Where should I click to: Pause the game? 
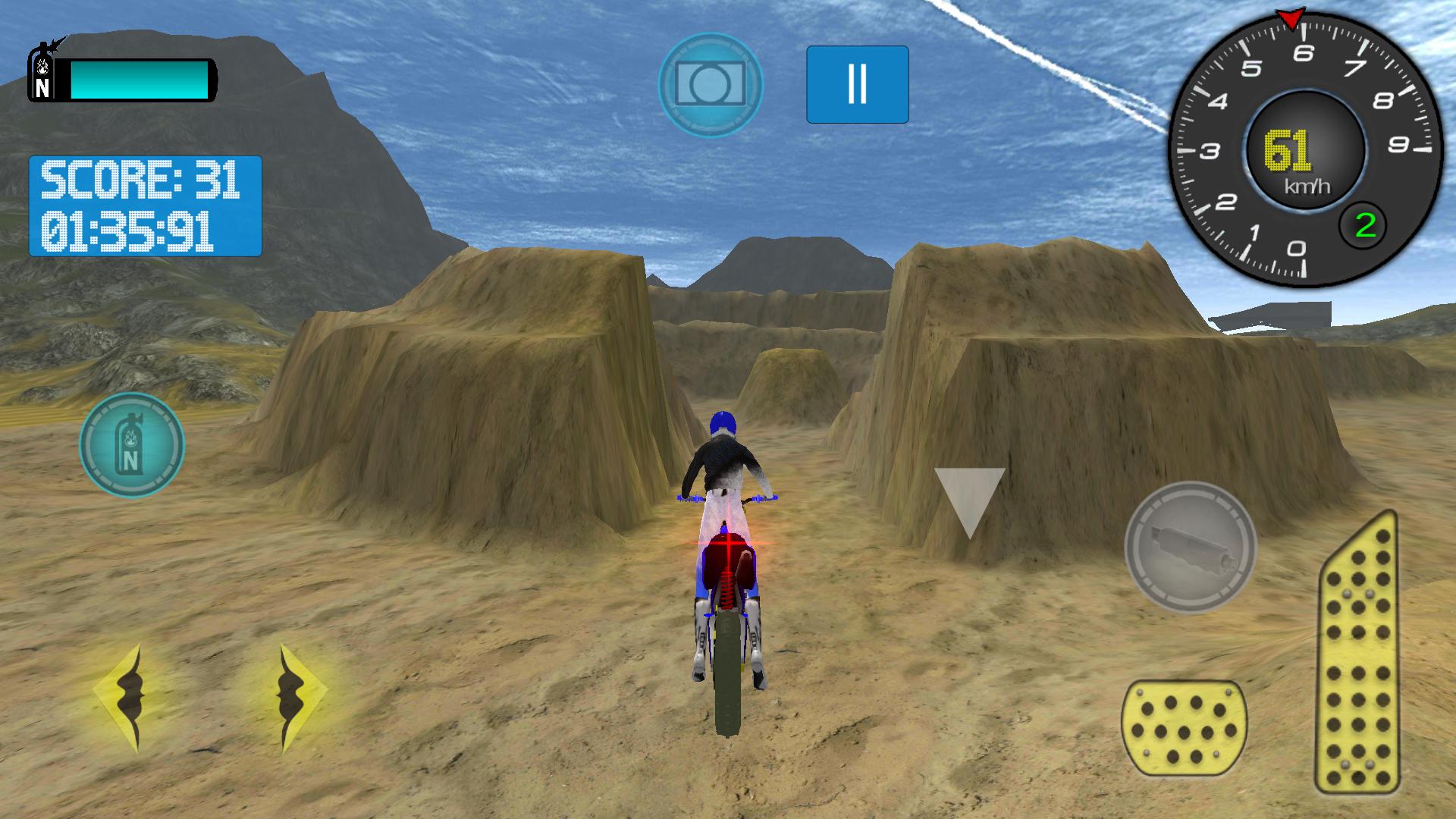(x=856, y=83)
